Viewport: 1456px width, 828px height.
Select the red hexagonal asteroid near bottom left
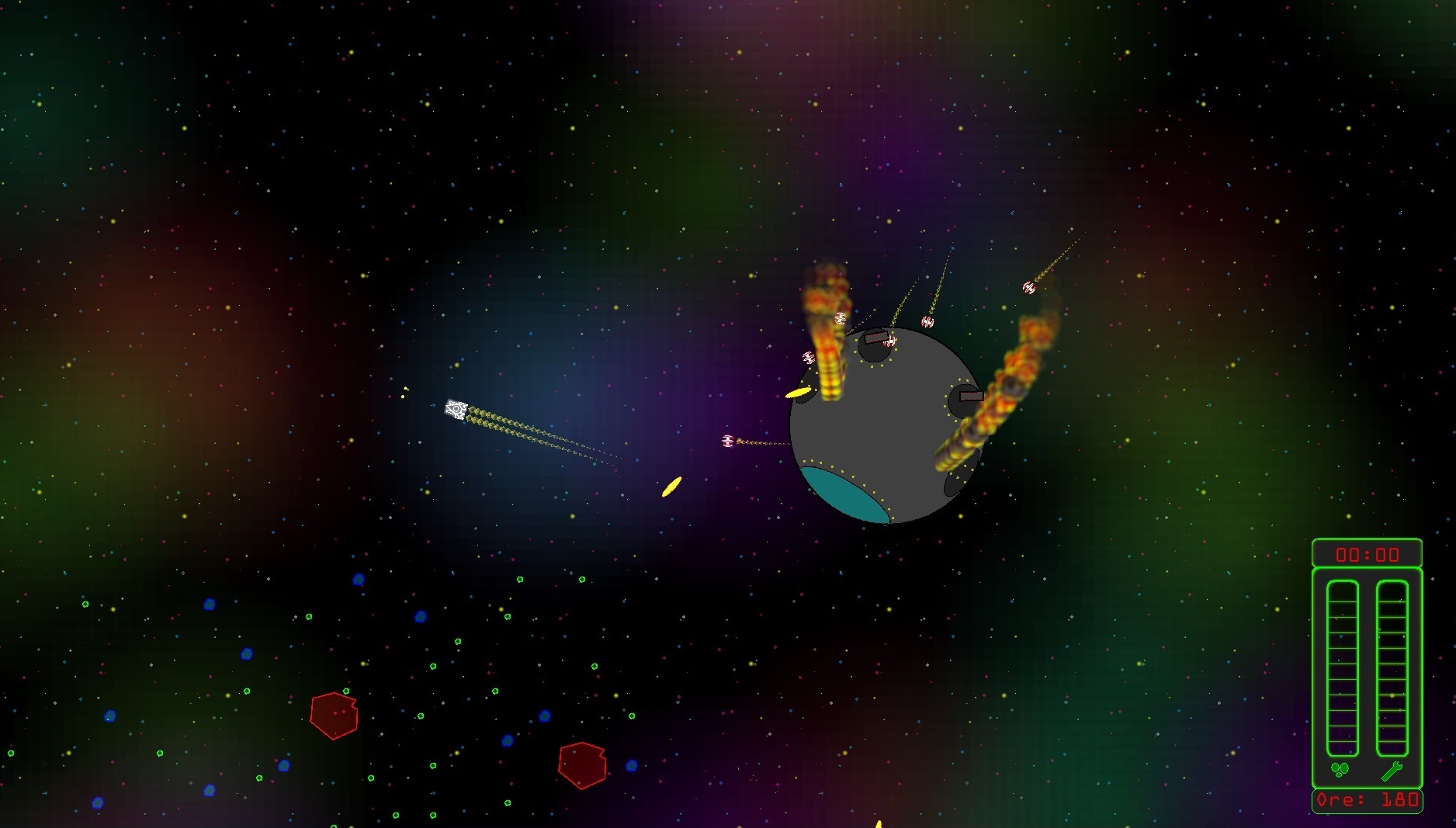335,715
